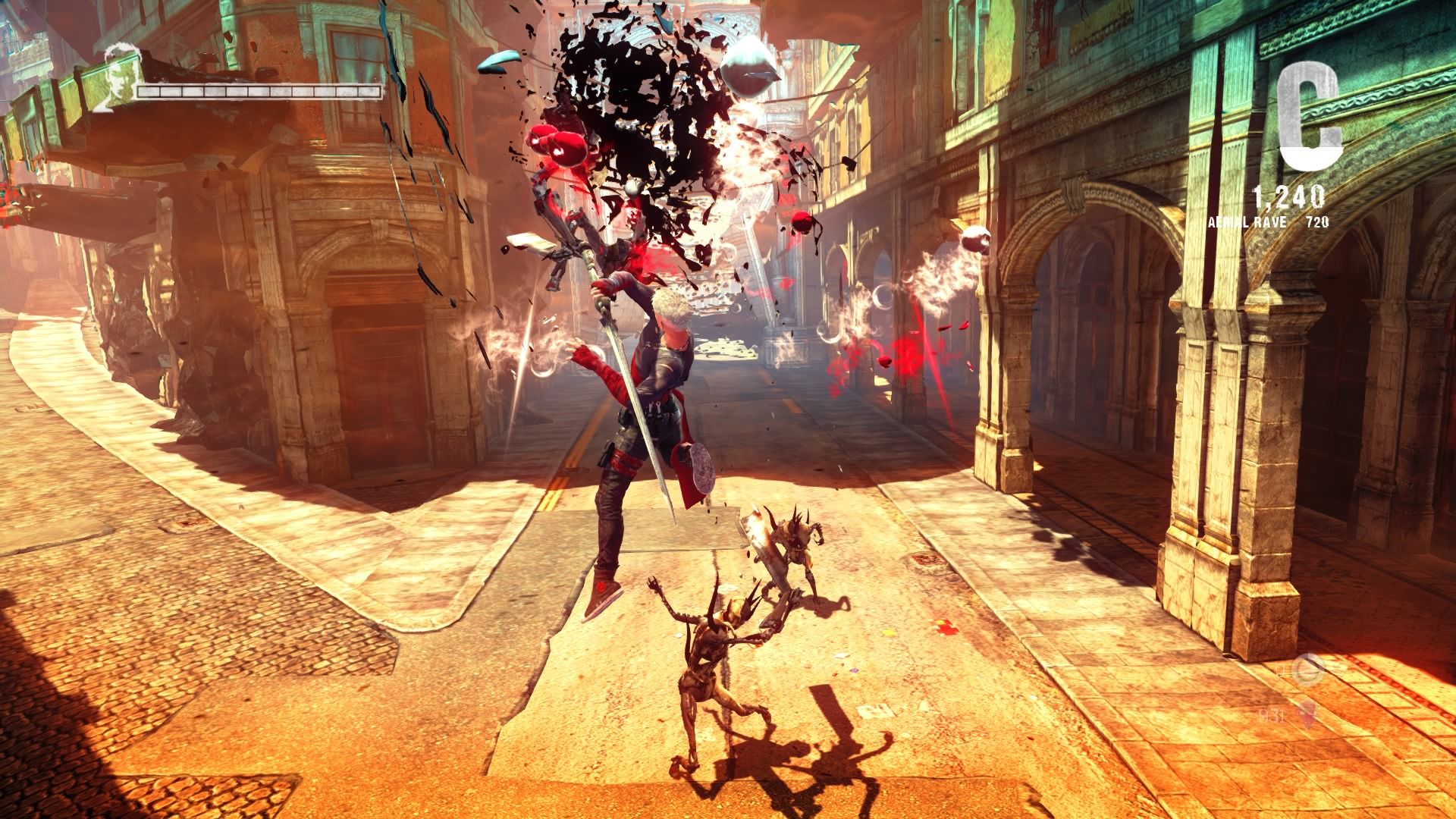This screenshot has height=819, width=1456.
Task: Click the 720 combo points value
Action: point(1318,223)
